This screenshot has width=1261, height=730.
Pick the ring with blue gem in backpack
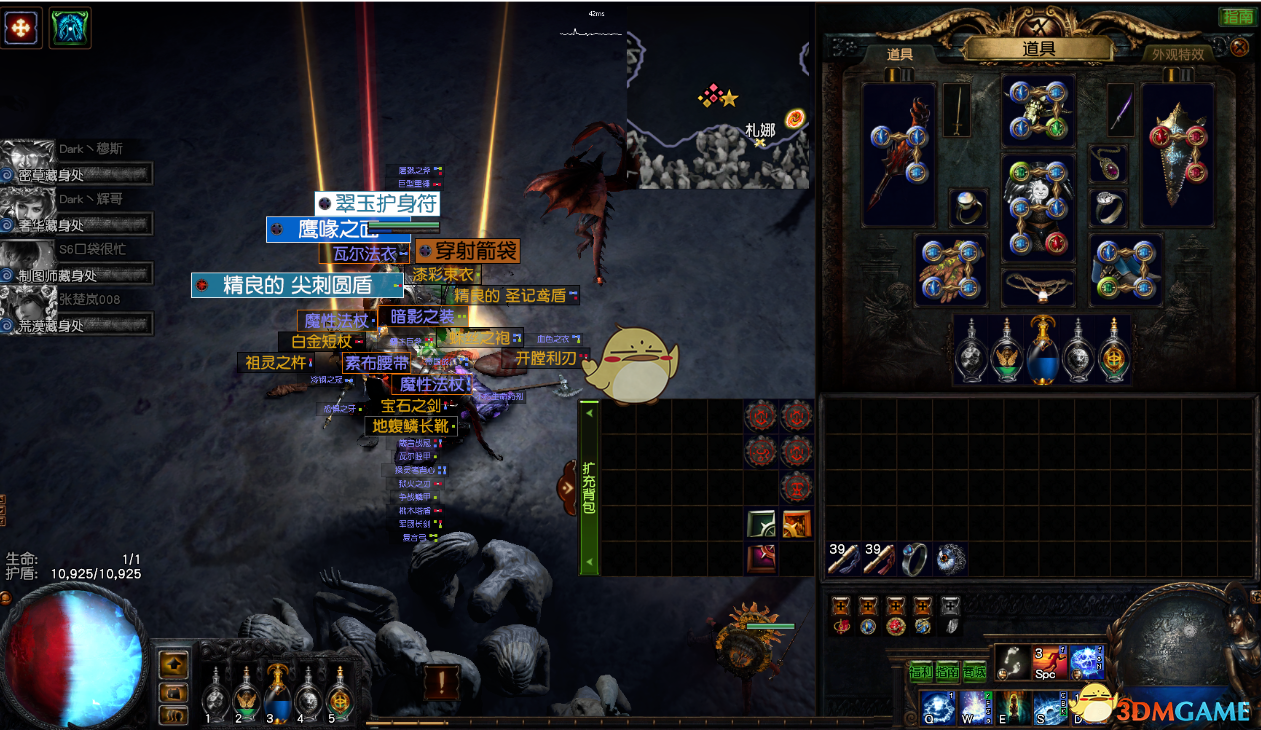[914, 559]
